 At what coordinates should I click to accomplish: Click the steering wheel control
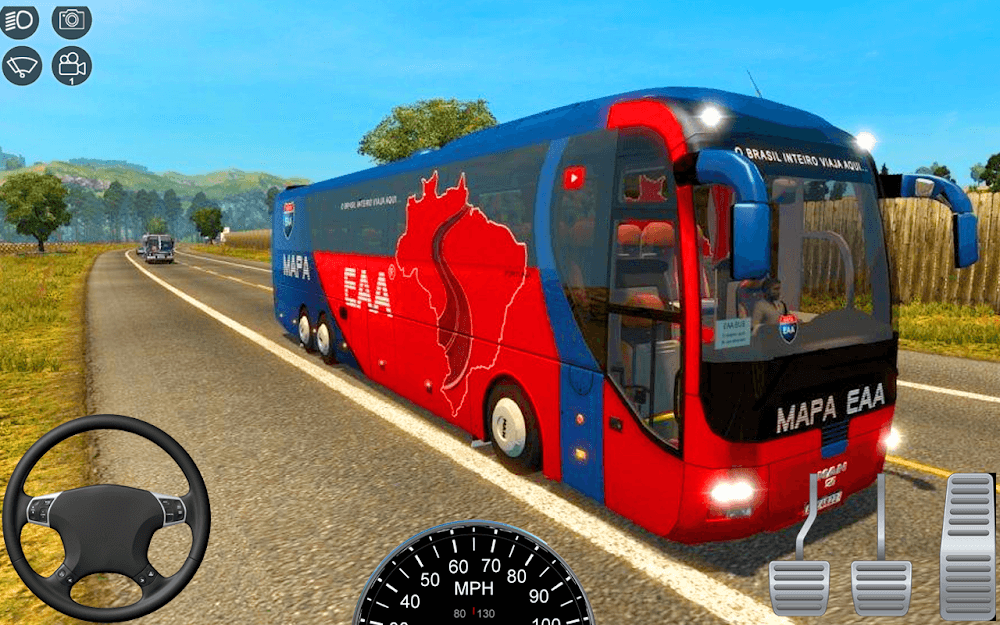tap(106, 516)
